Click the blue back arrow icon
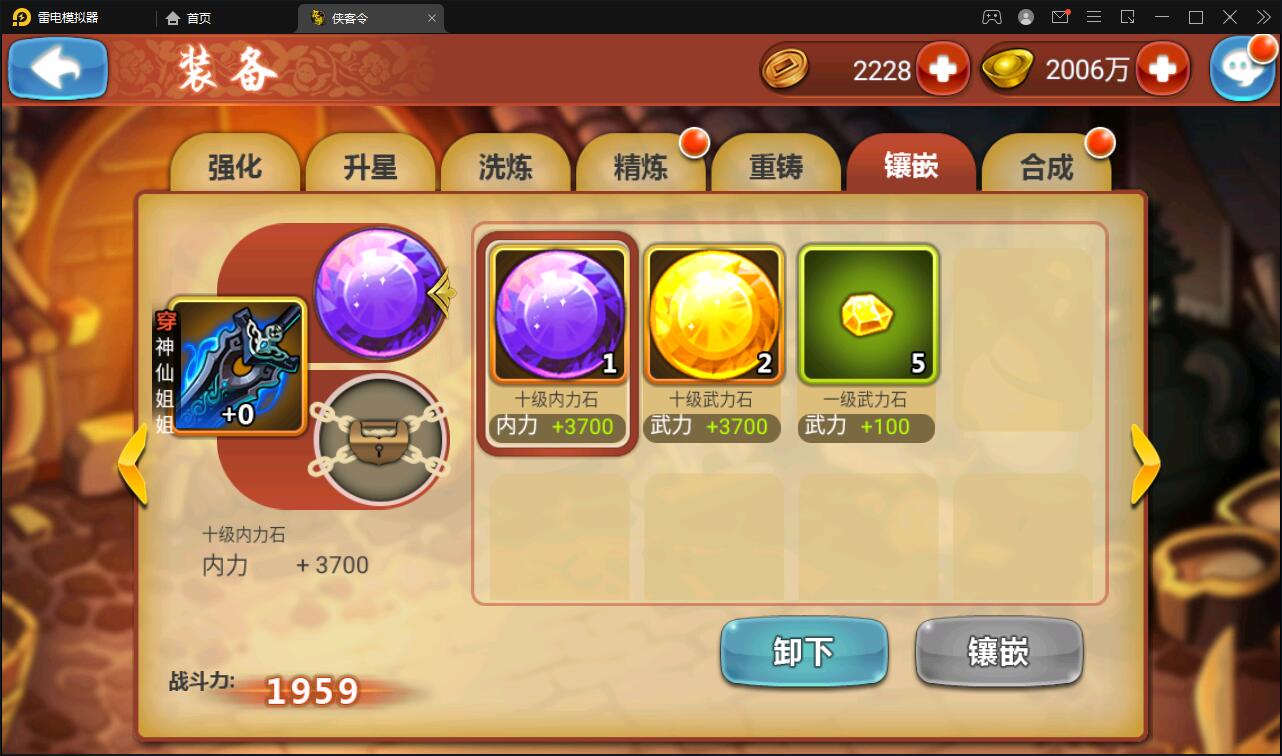Viewport: 1282px width, 756px height. [57, 68]
